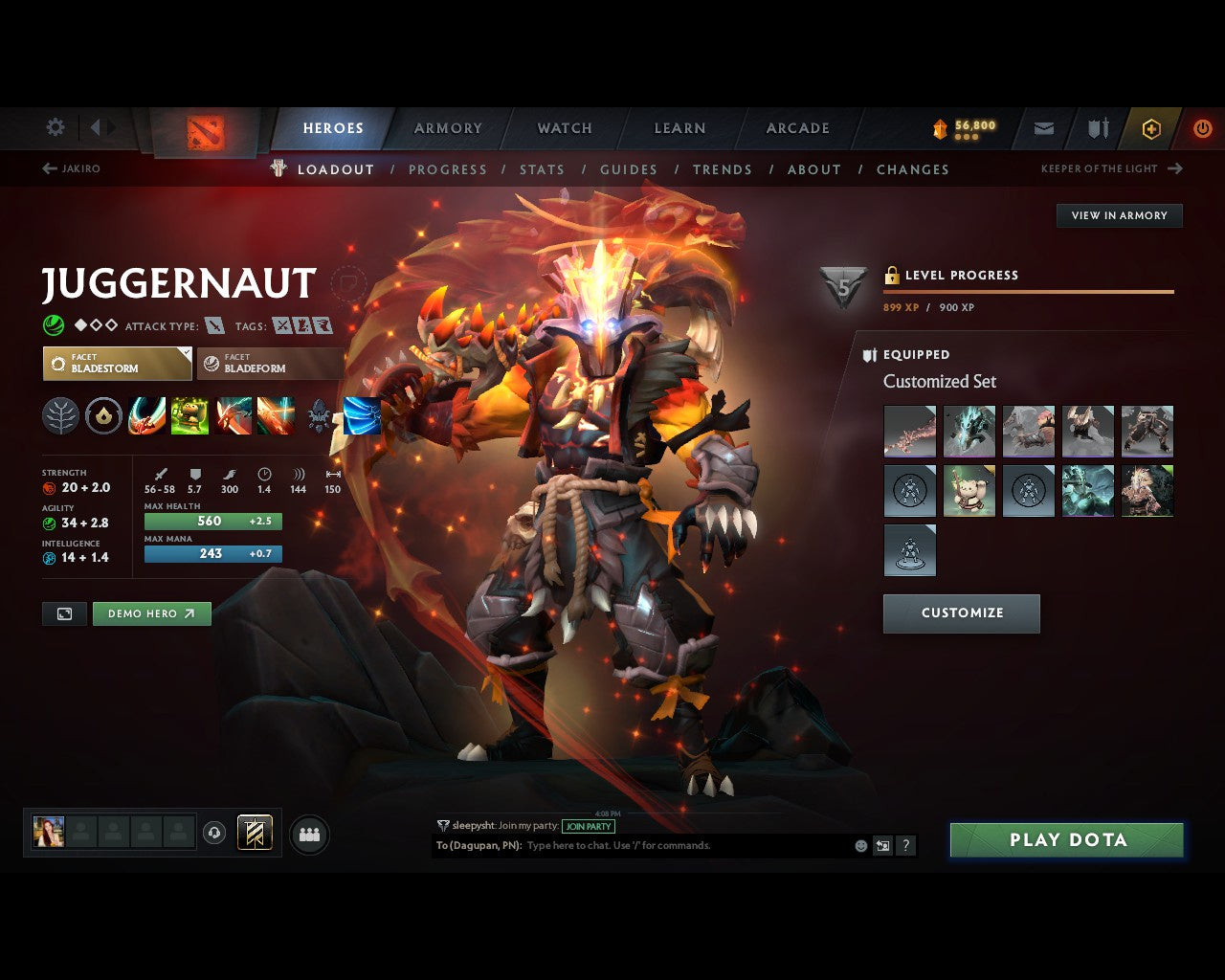The width and height of the screenshot is (1225, 980).
Task: Toggle the team finder groups icon near party slots
Action: [x=309, y=832]
